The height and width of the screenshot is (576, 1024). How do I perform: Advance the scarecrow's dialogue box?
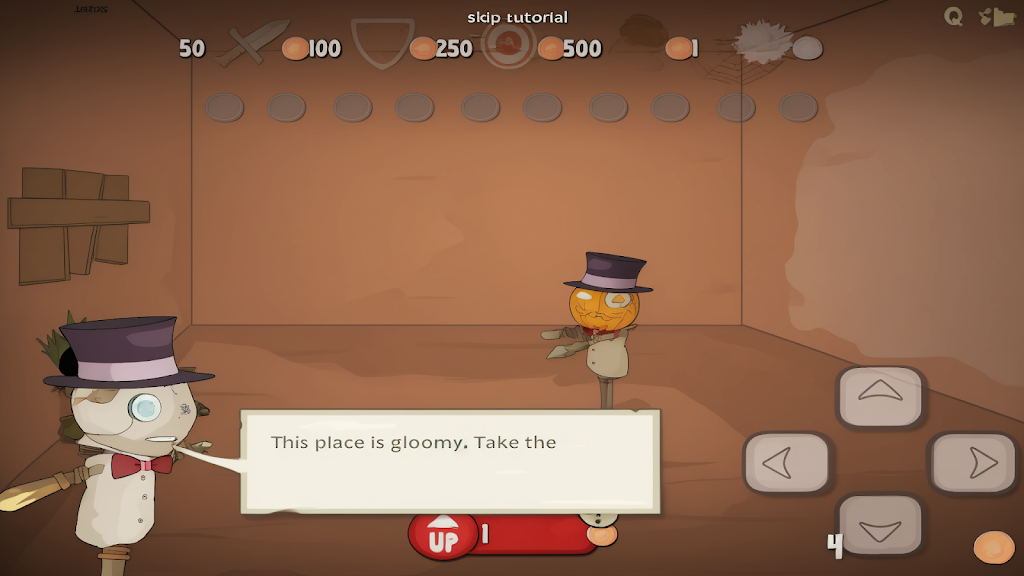click(450, 461)
